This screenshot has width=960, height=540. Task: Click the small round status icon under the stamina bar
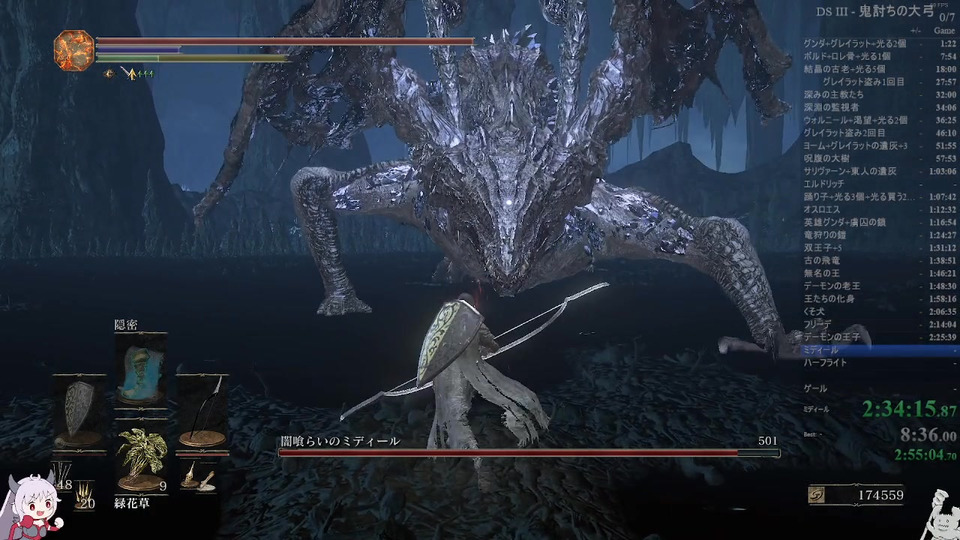tap(108, 73)
